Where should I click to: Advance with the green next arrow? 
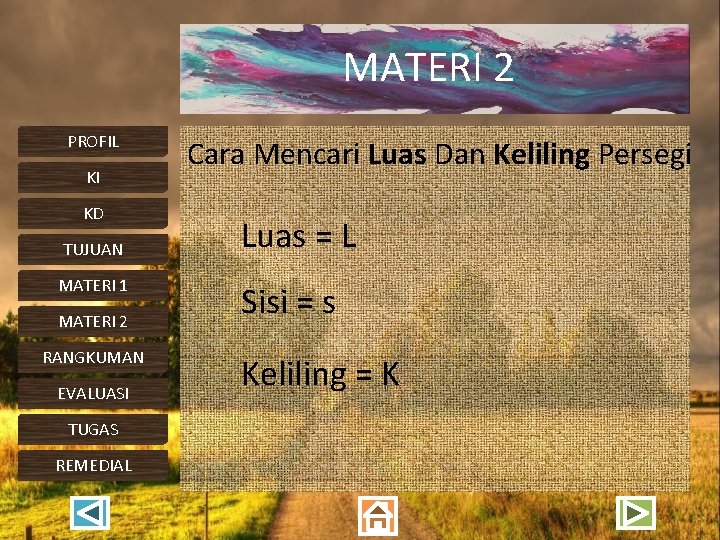tap(634, 513)
